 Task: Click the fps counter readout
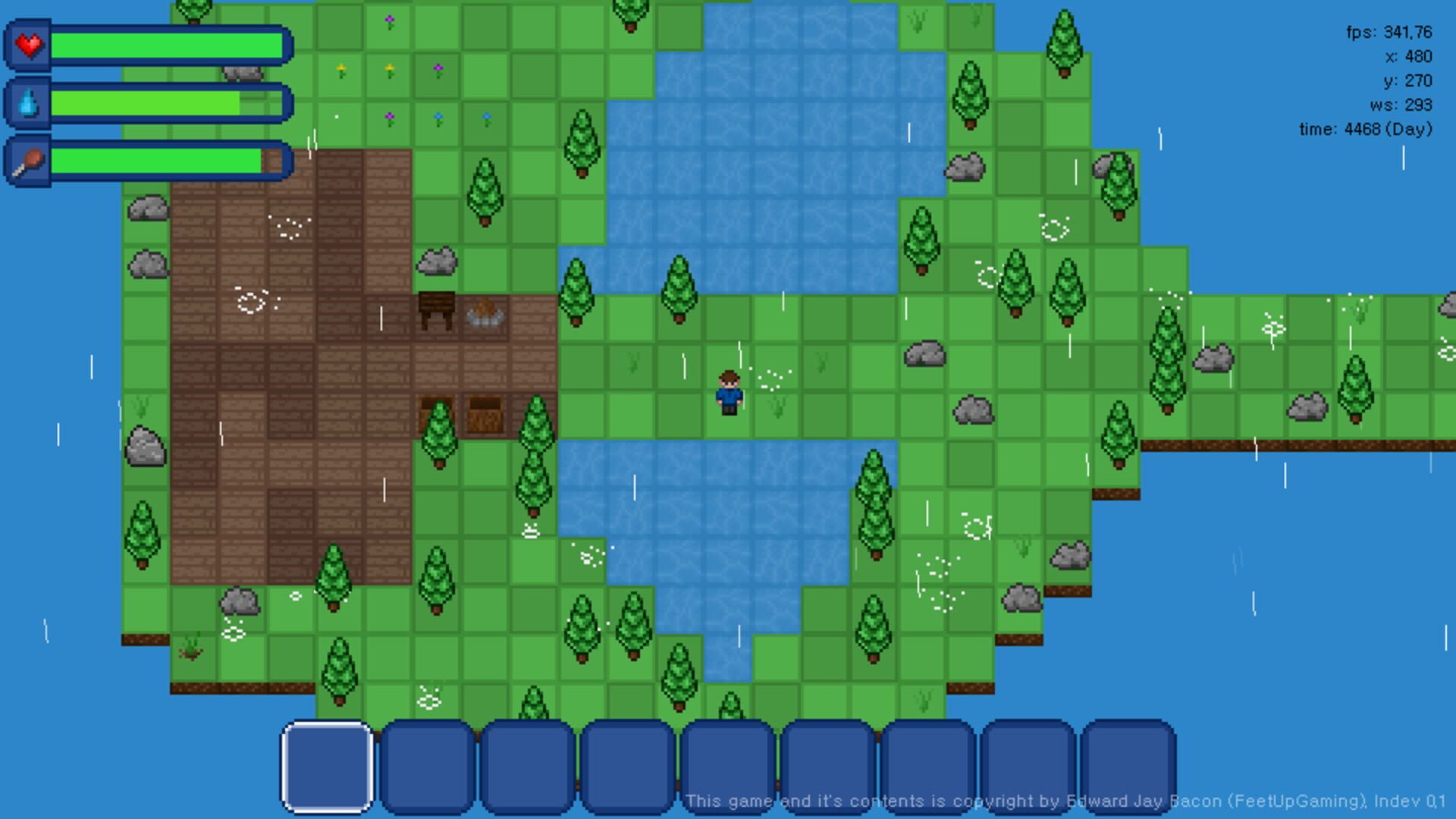[x=1388, y=33]
